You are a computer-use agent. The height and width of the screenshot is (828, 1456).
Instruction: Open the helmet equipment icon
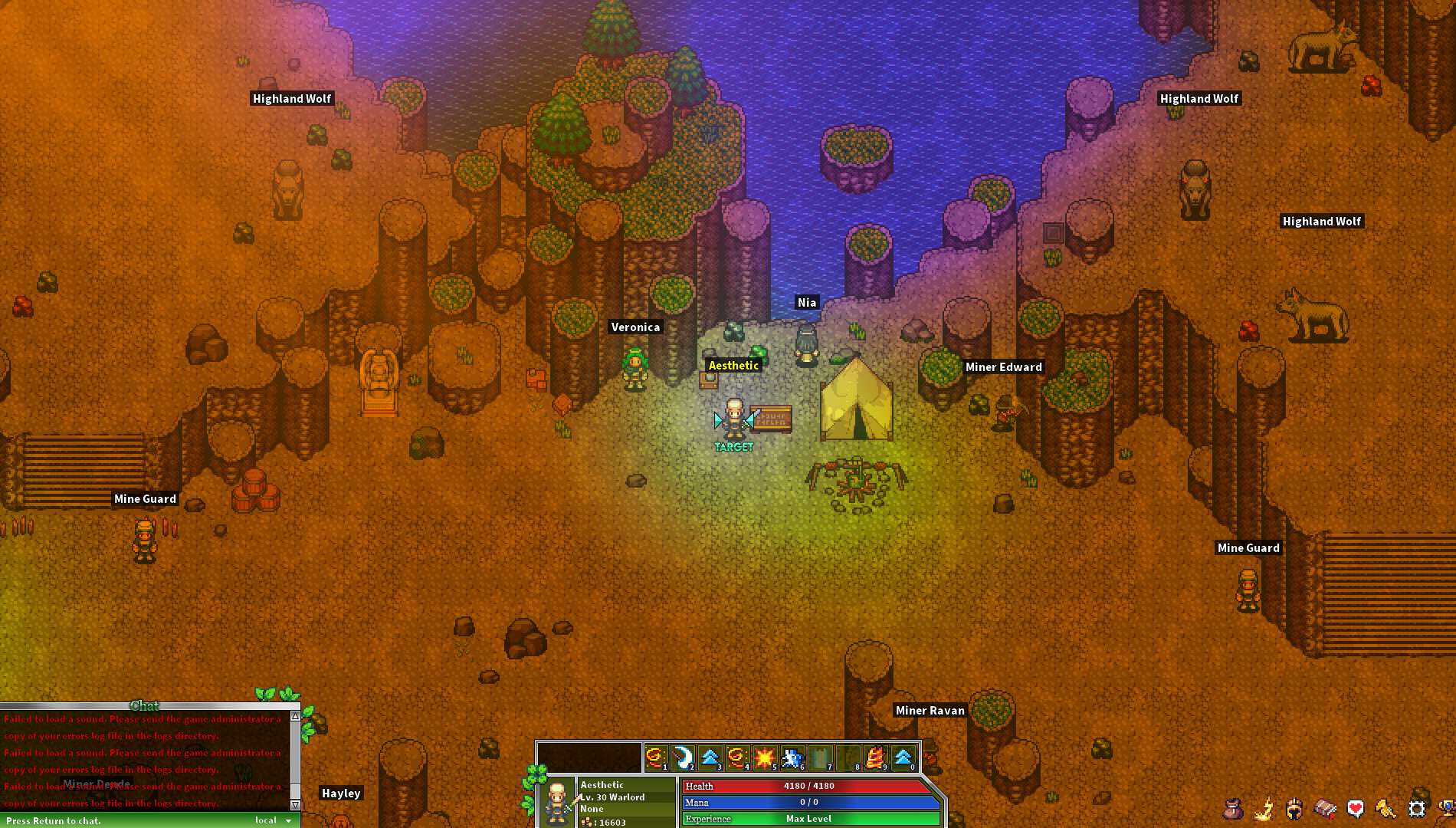pyautogui.click(x=1294, y=807)
